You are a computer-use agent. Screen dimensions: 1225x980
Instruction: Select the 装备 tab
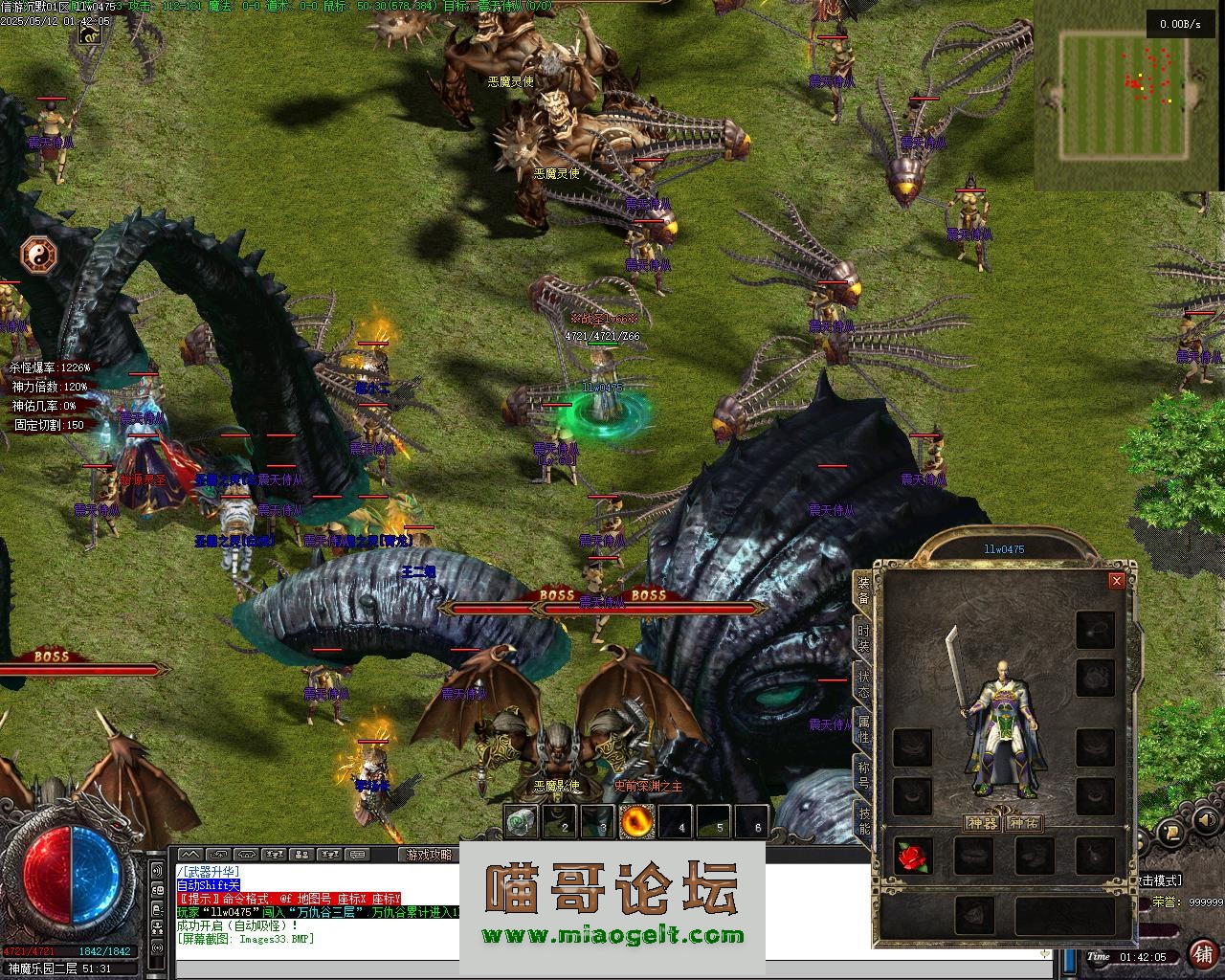[x=863, y=590]
